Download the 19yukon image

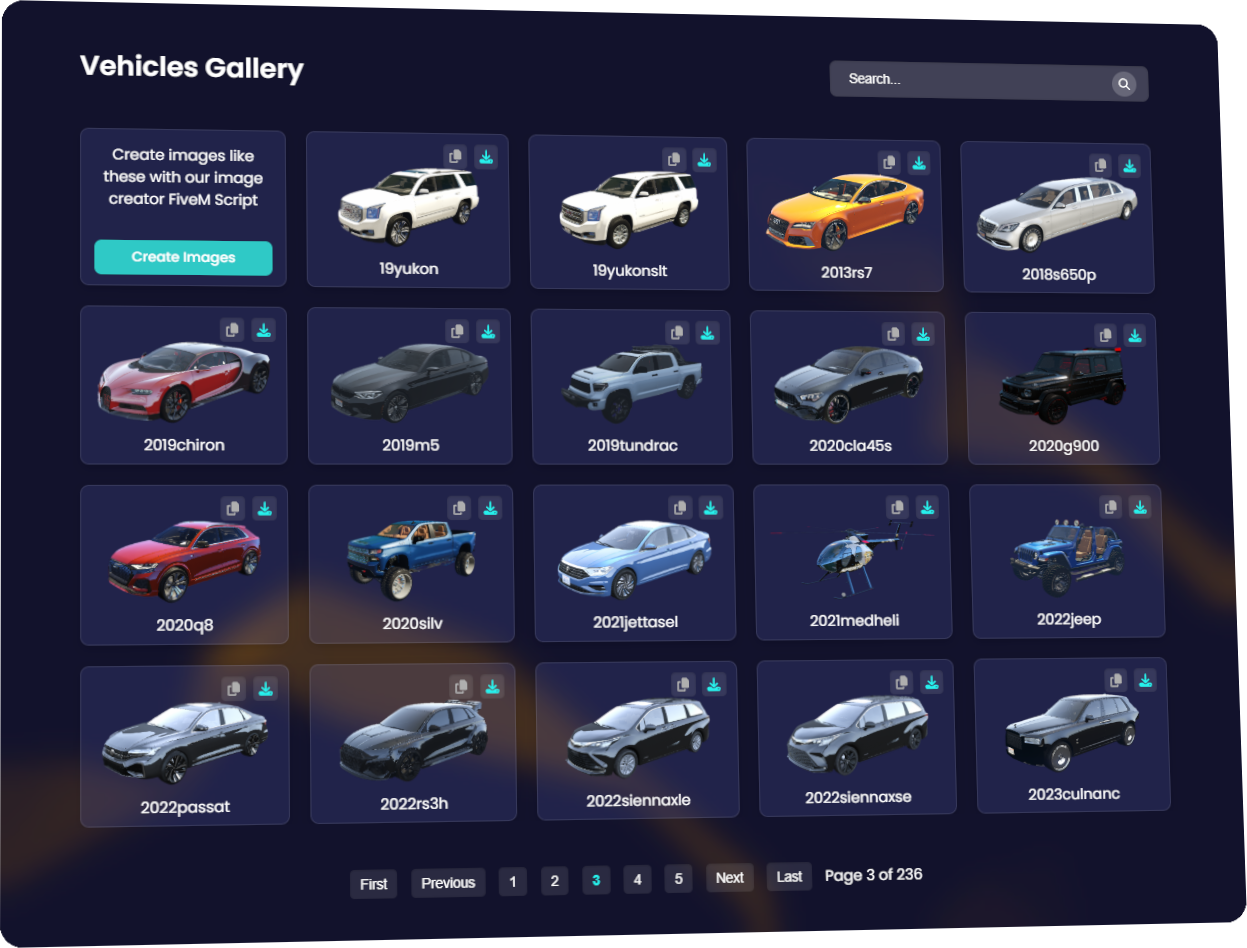click(486, 157)
